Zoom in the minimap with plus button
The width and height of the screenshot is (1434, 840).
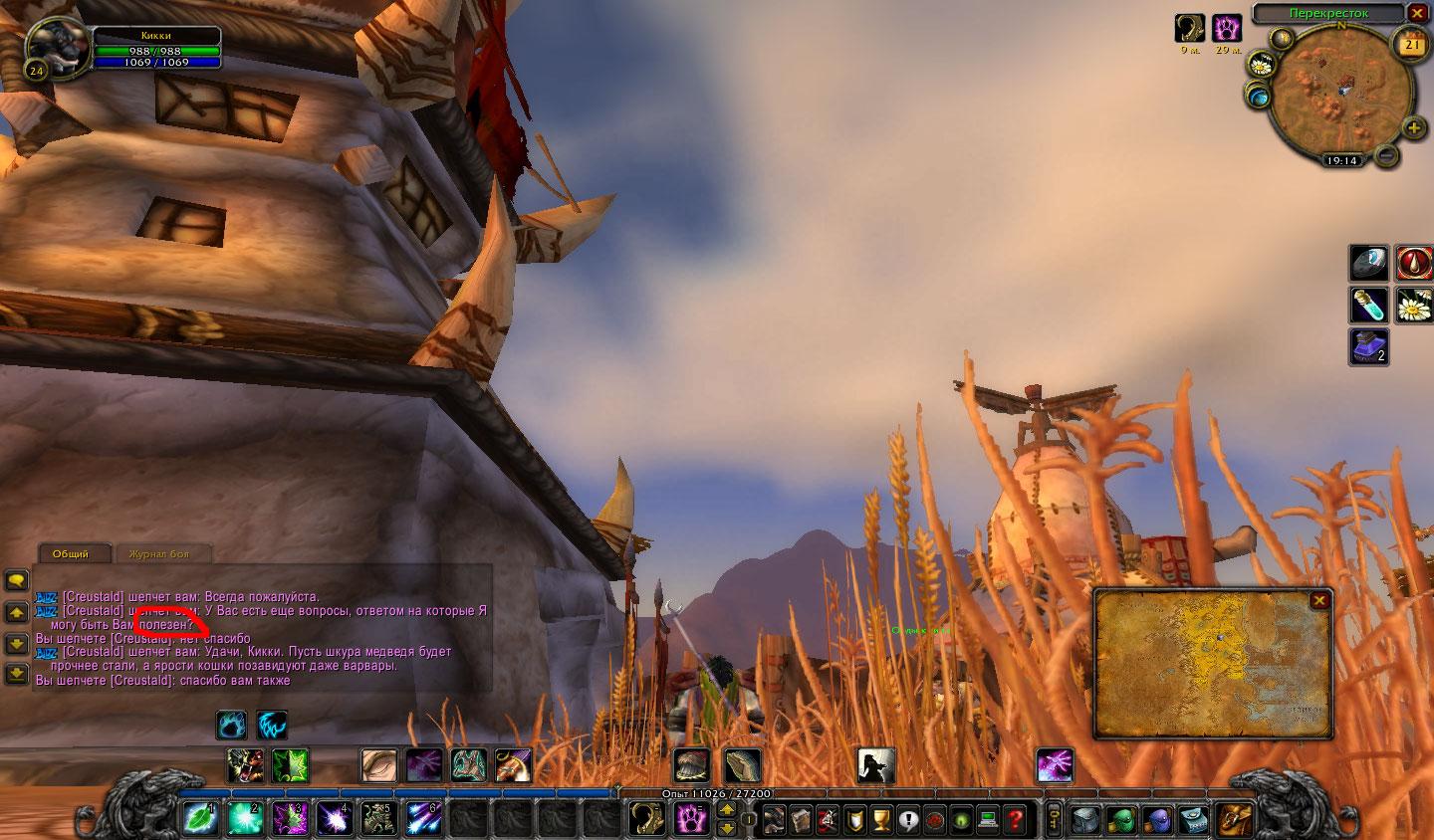pos(1413,127)
